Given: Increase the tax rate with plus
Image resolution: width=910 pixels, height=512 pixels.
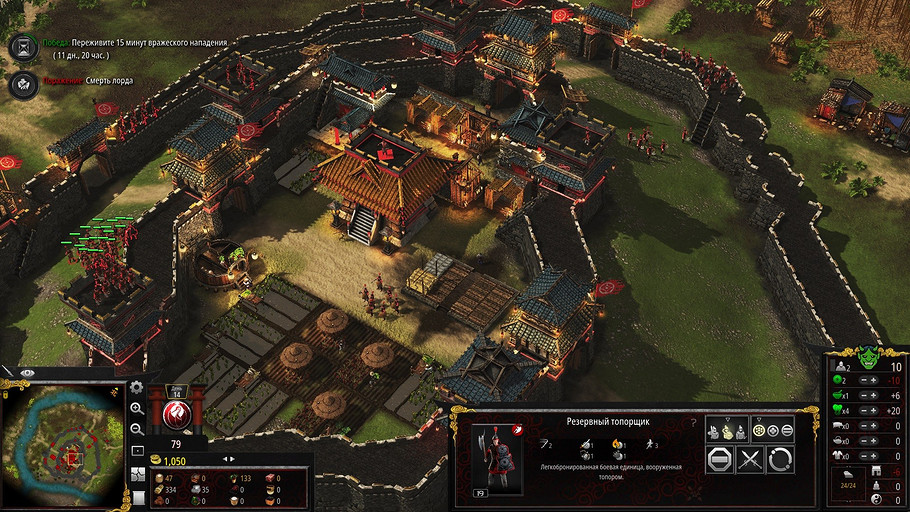Looking at the screenshot, I should 872,381.
